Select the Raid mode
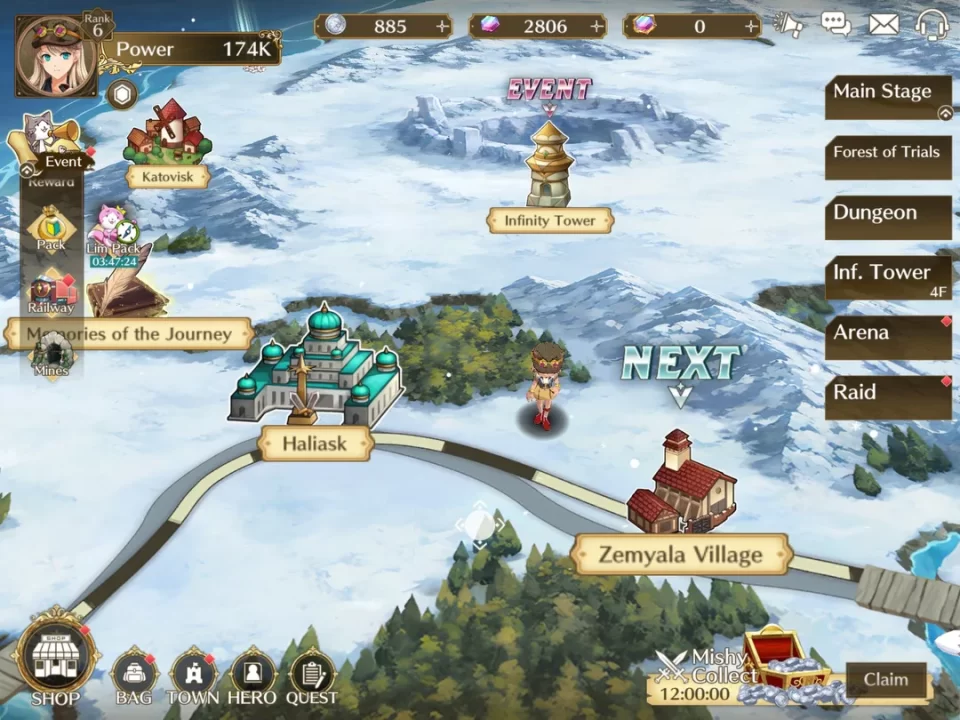 [x=886, y=394]
